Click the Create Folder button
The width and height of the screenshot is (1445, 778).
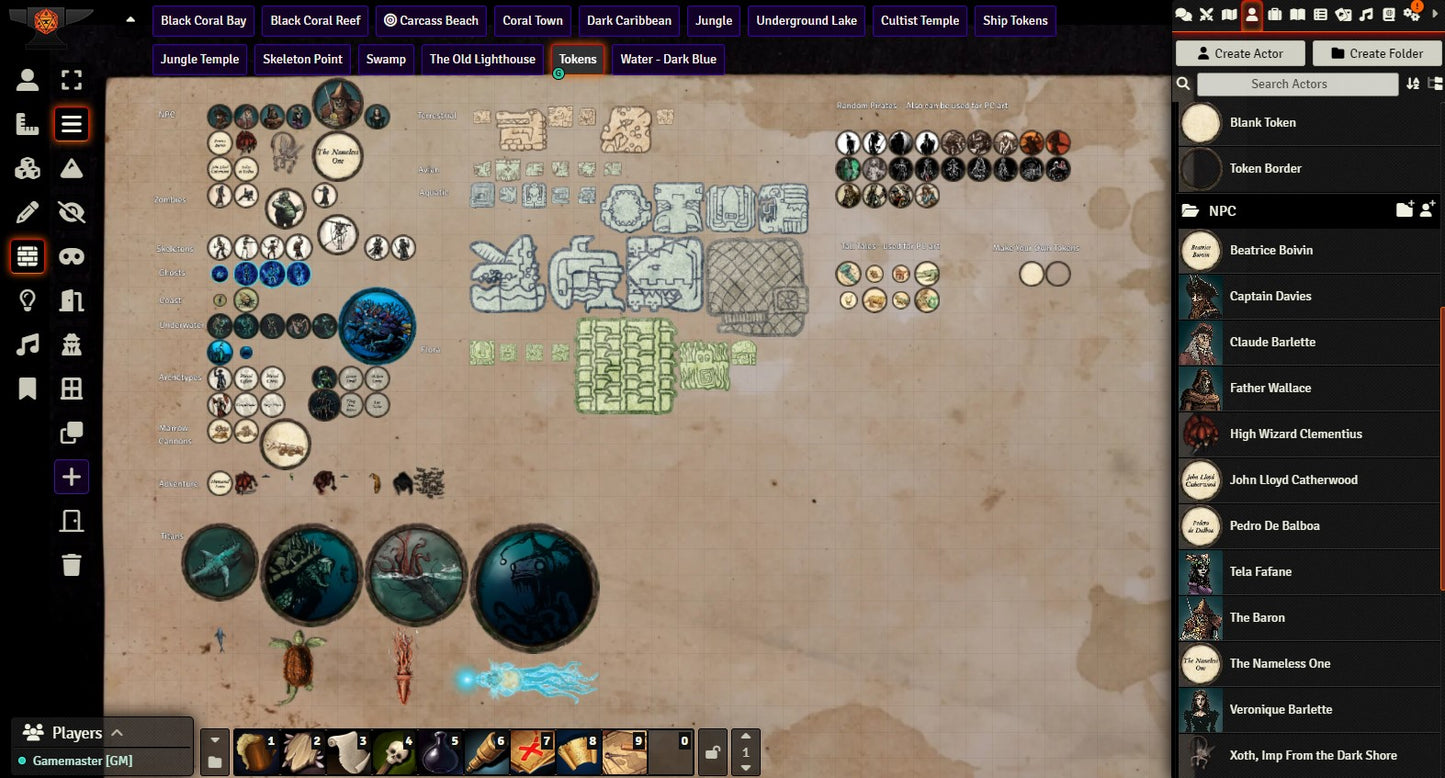point(1376,54)
